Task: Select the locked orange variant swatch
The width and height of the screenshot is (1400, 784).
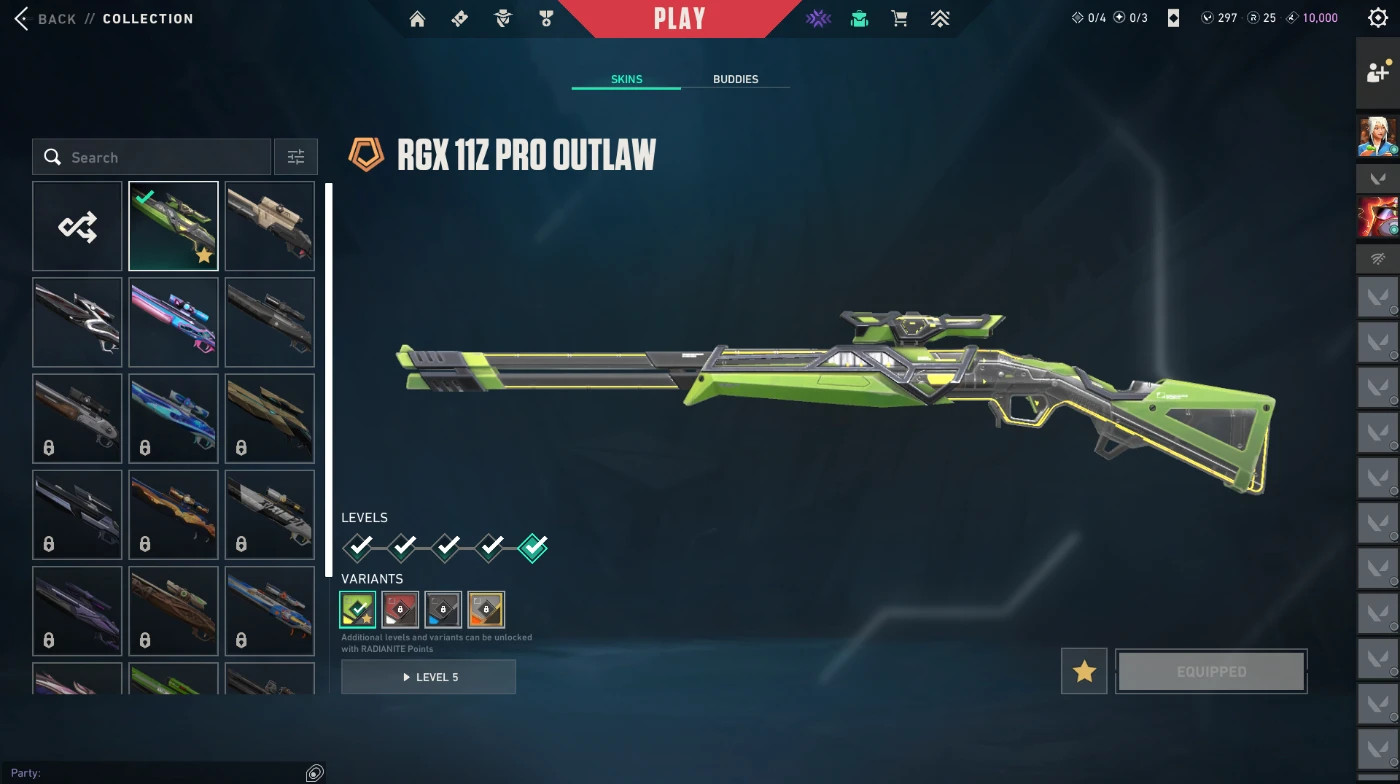Action: pyautogui.click(x=486, y=609)
